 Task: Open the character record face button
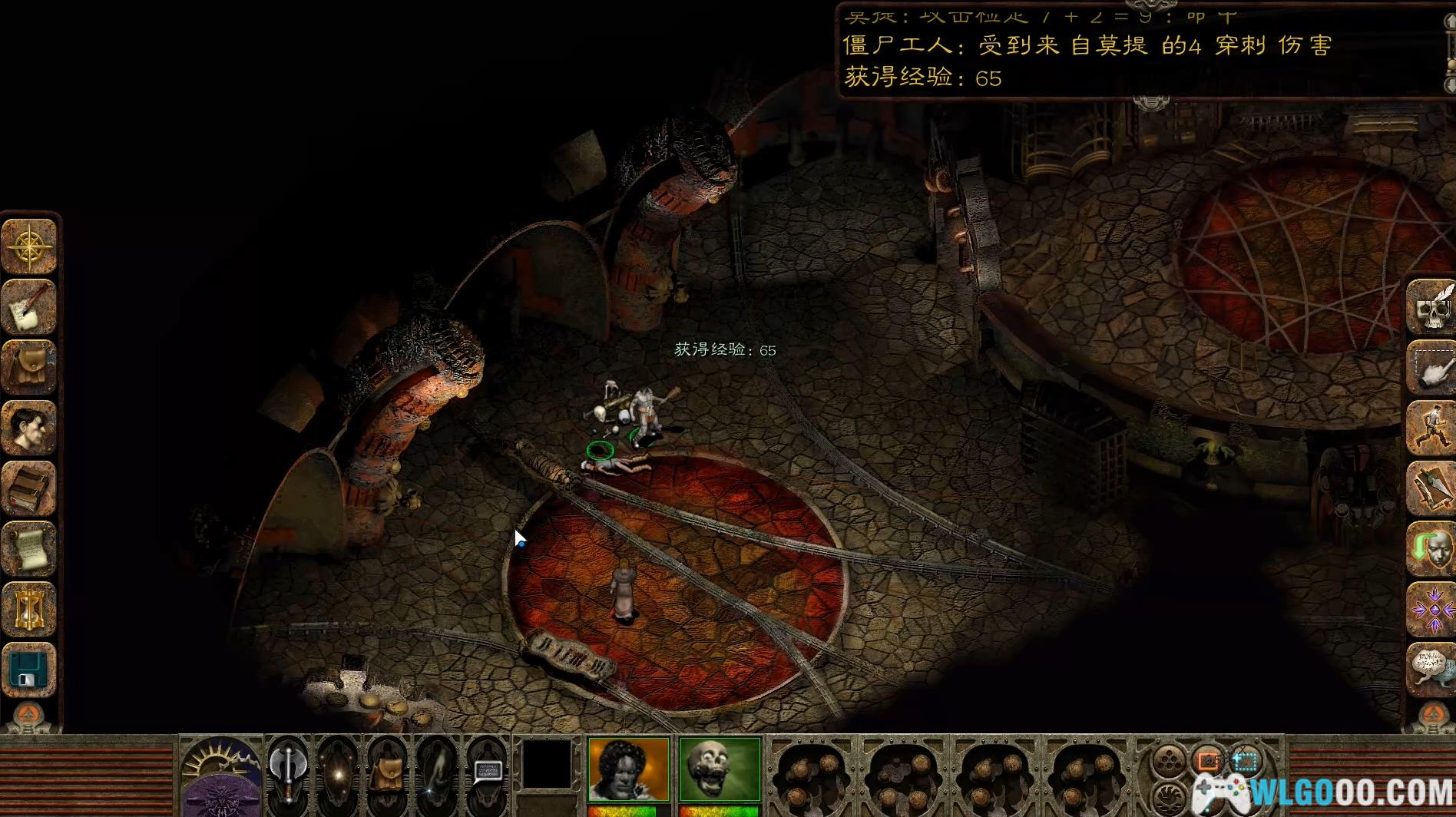tap(30, 427)
